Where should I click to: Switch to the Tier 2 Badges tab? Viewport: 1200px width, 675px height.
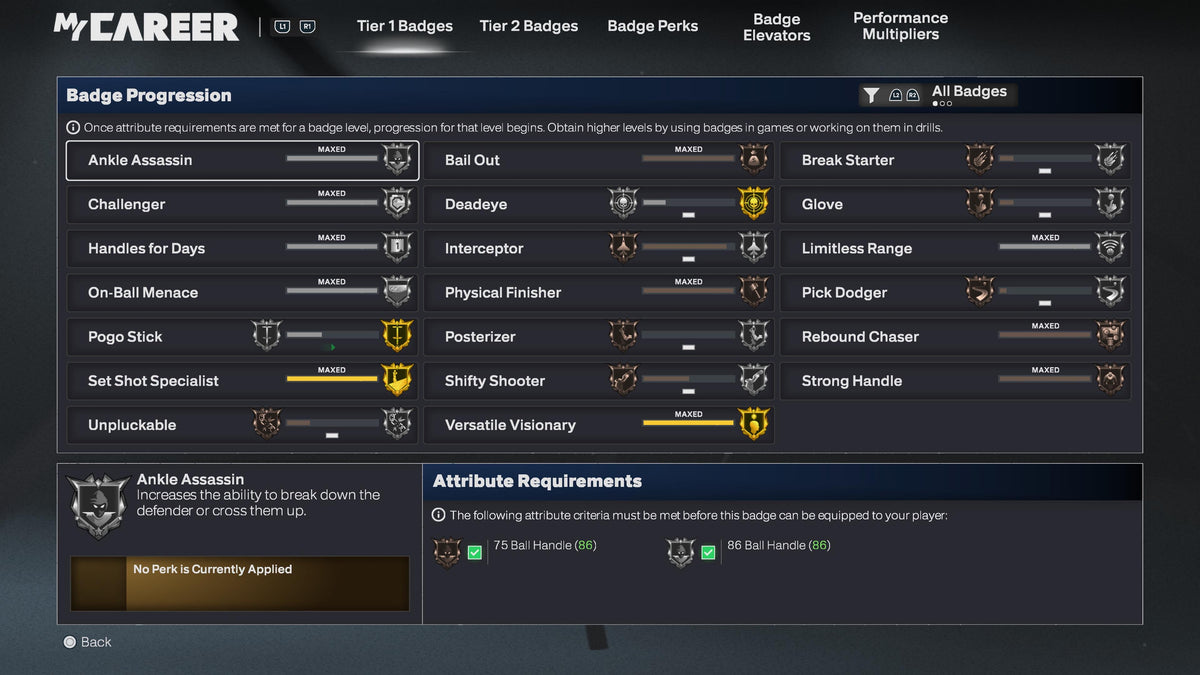click(x=528, y=26)
